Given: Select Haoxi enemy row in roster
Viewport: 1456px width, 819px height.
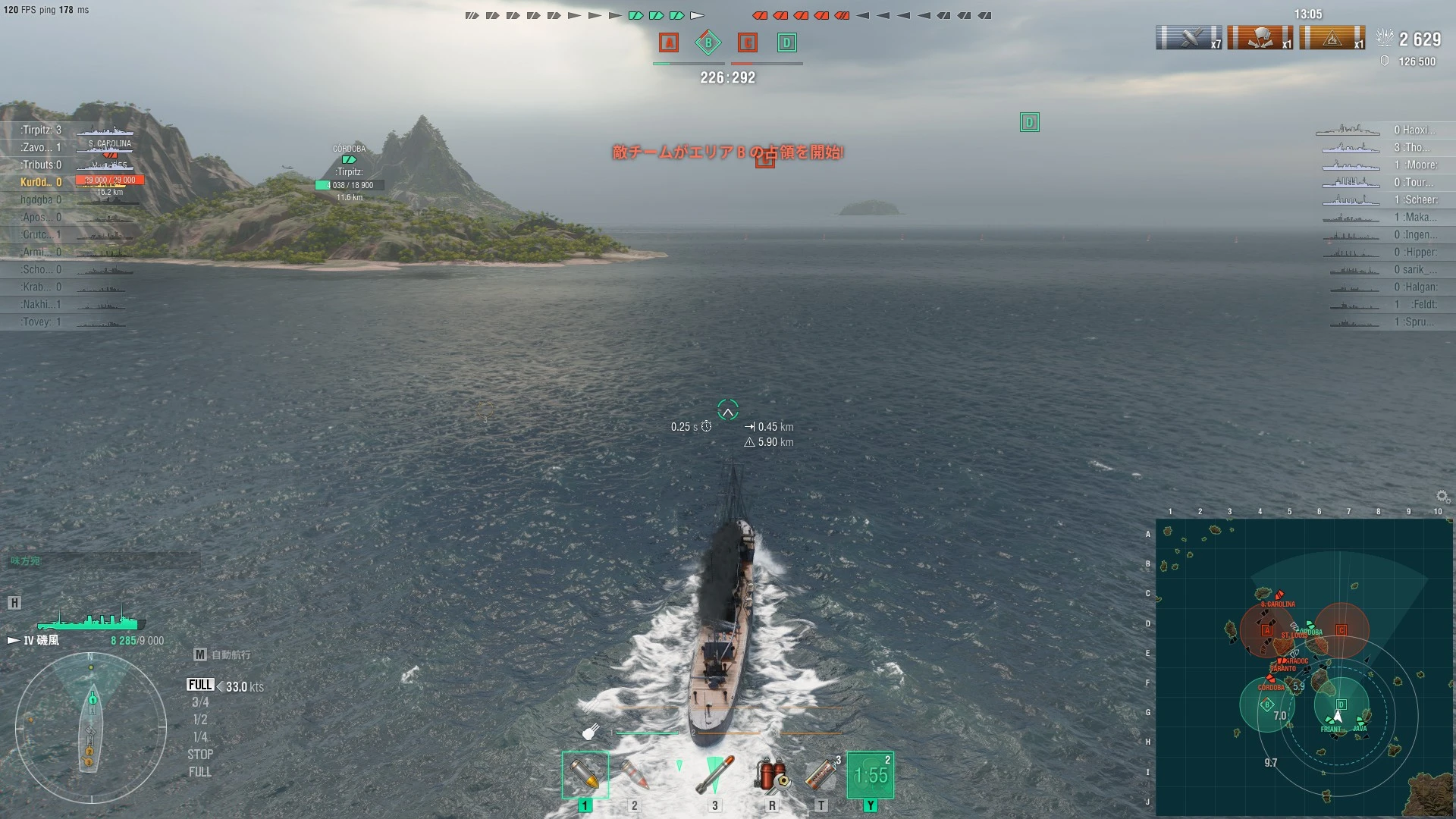Looking at the screenshot, I should tap(1414, 130).
